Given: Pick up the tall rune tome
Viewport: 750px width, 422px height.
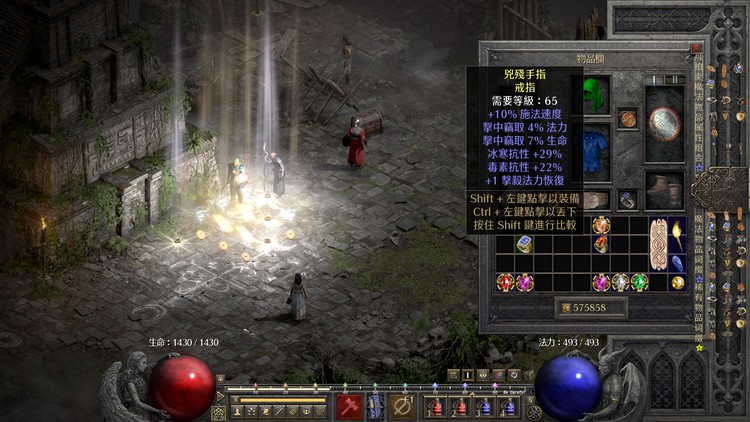Looking at the screenshot, I should (x=659, y=243).
